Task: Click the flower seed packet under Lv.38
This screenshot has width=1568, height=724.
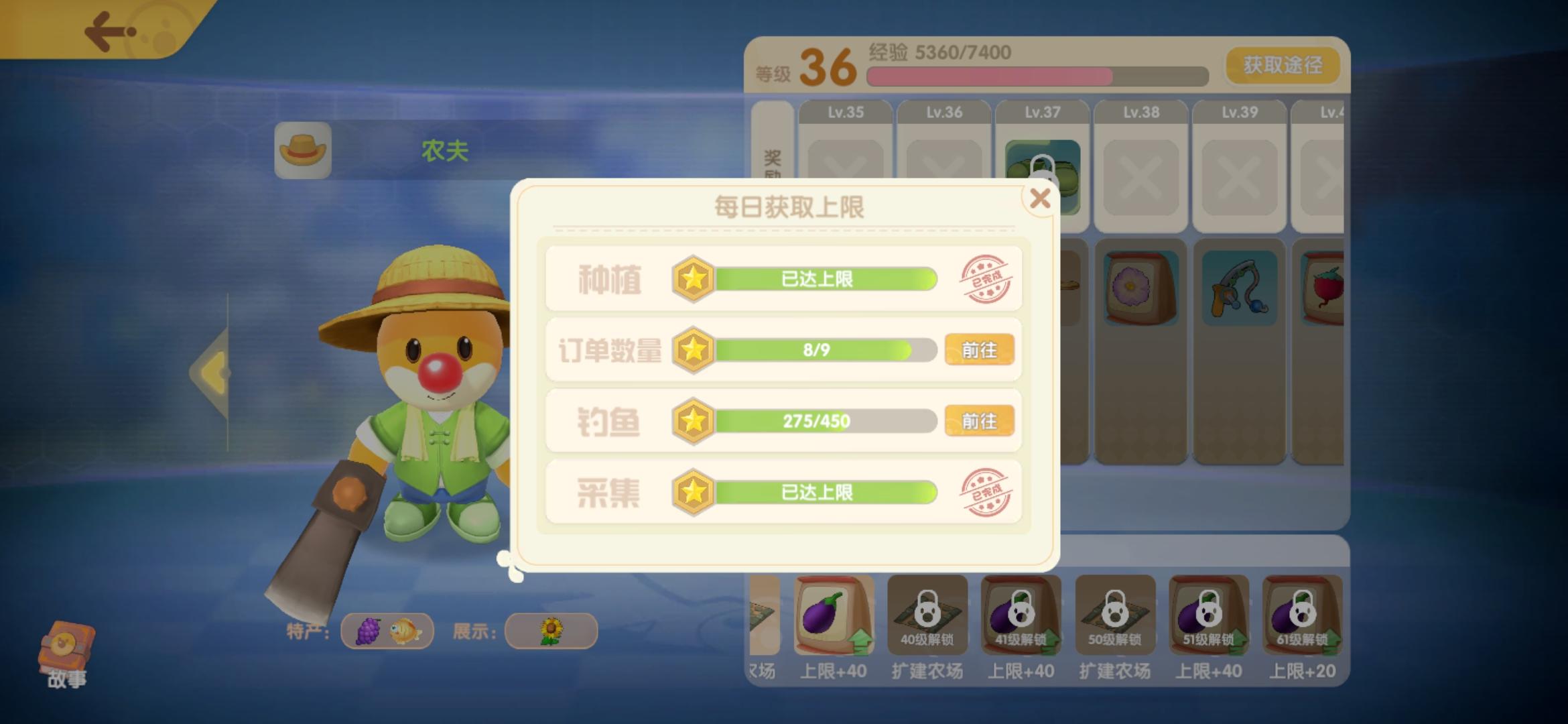Action: coord(1140,287)
